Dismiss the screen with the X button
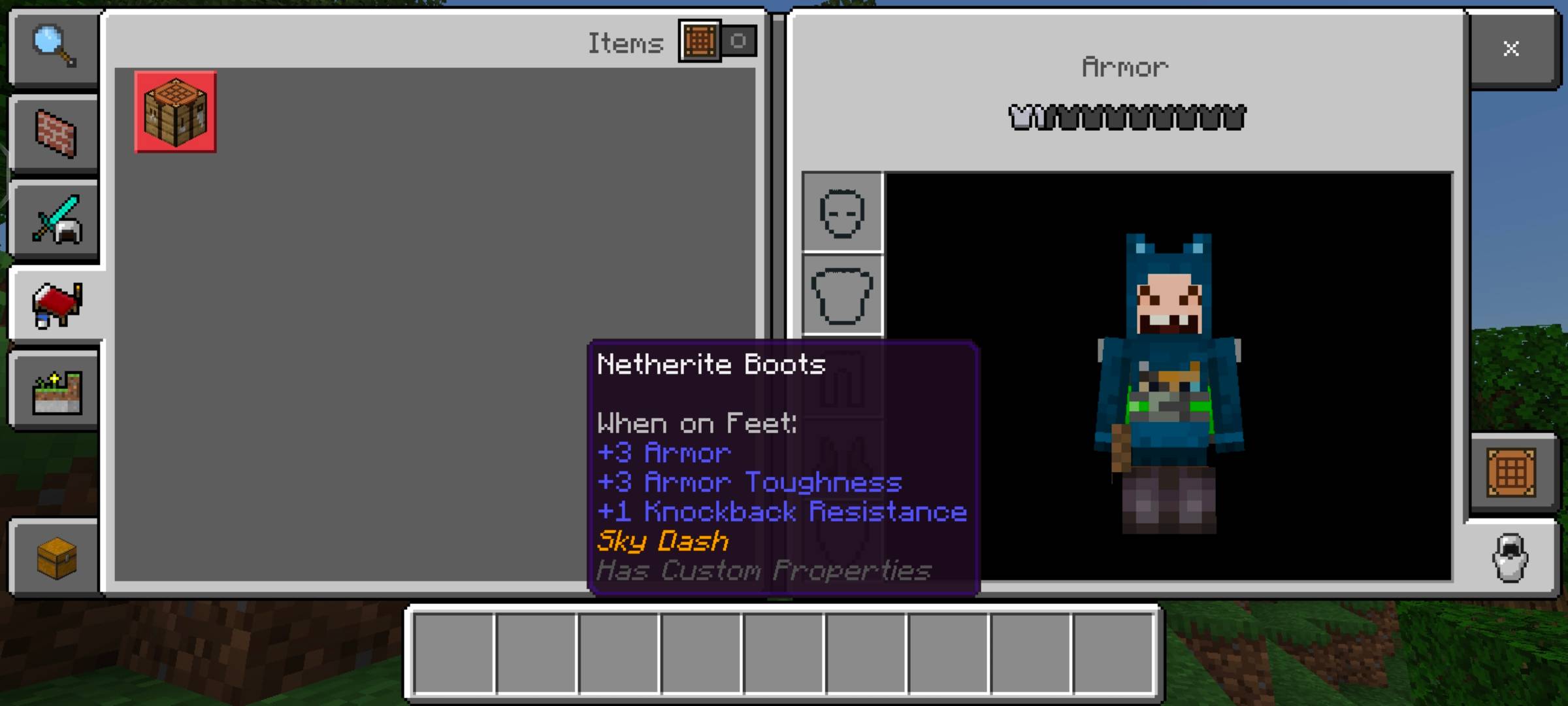This screenshot has width=1568, height=706. [1511, 48]
